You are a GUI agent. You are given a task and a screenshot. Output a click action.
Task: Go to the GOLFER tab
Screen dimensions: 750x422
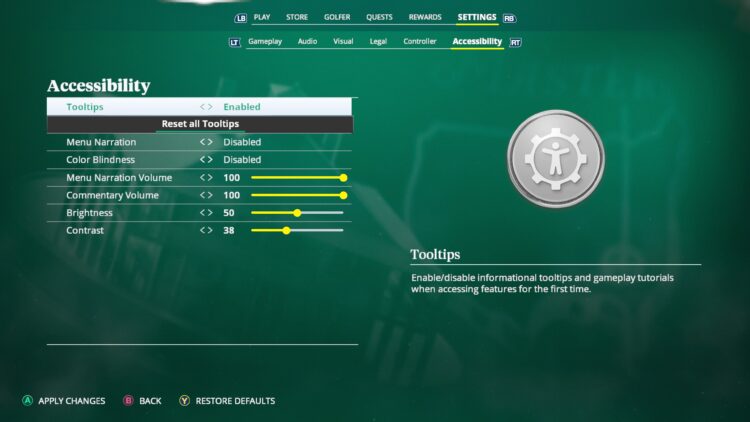coord(337,17)
